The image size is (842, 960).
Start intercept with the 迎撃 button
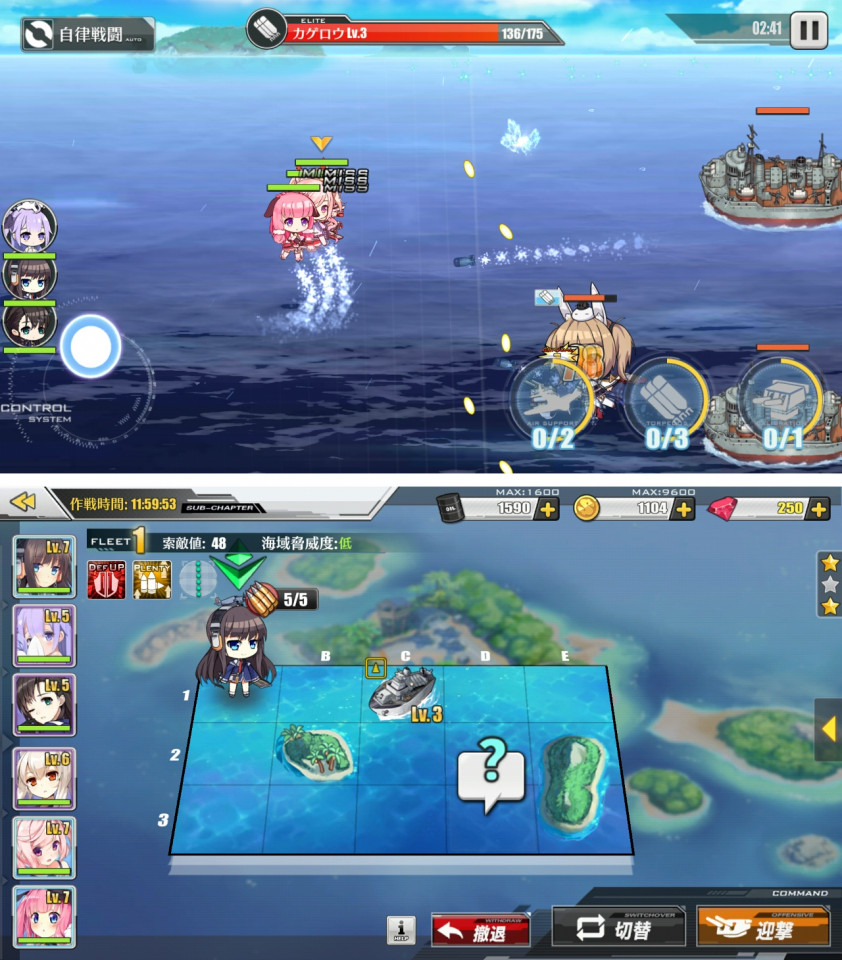[762, 930]
